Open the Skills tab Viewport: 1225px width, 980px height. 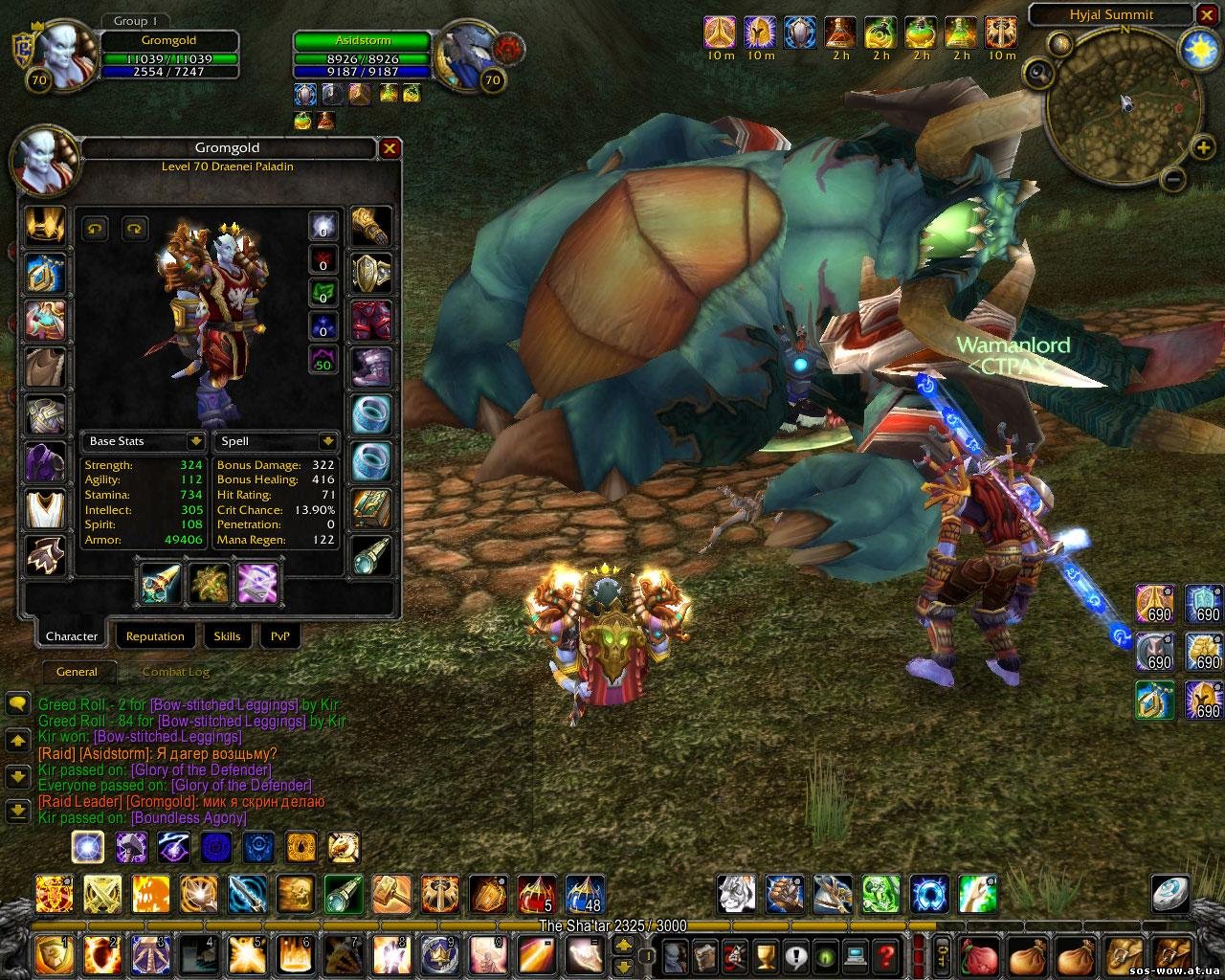coord(227,636)
